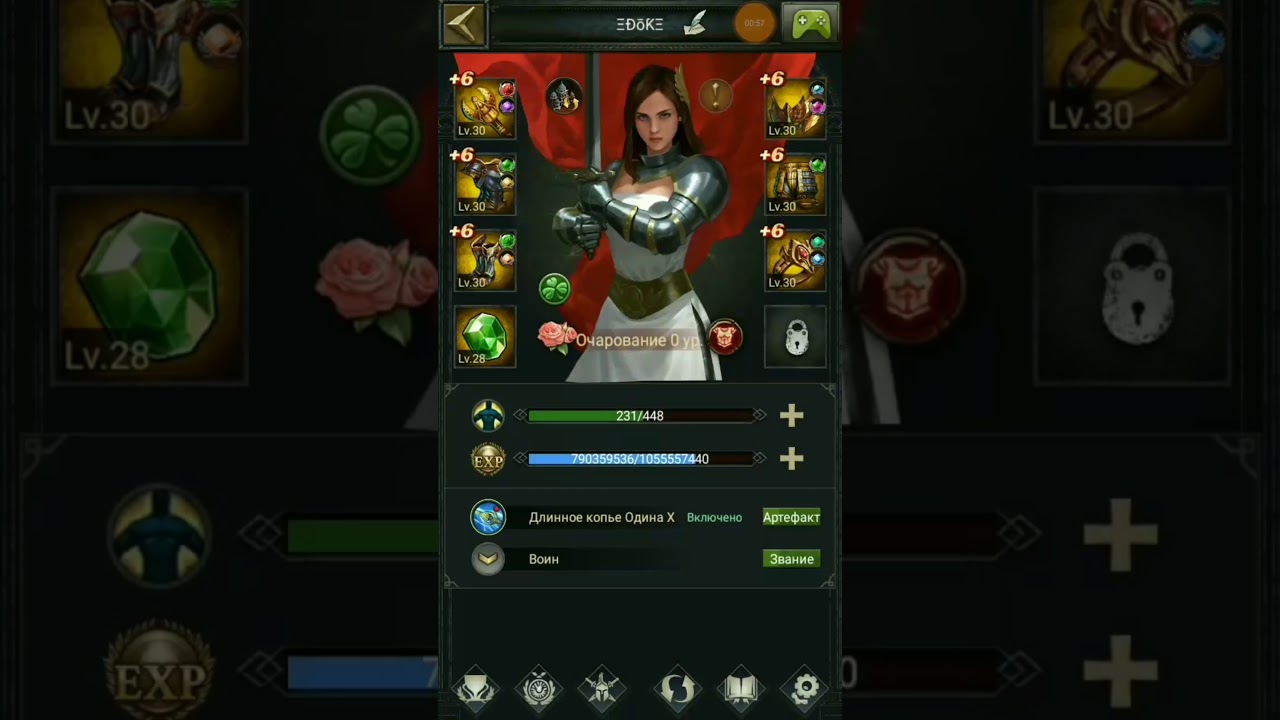Image resolution: width=1280 pixels, height=720 pixels.
Task: Open the gear settings icon
Action: coord(805,688)
